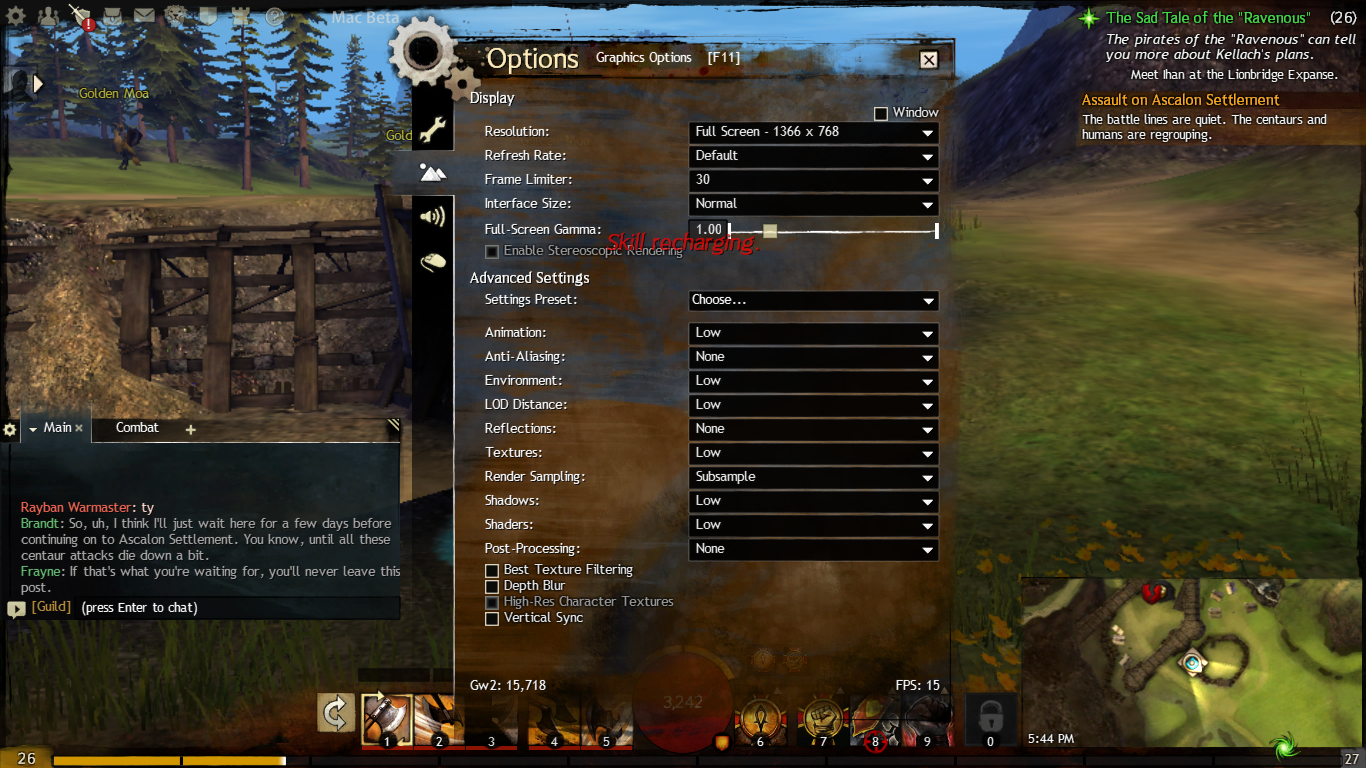This screenshot has height=768, width=1366.
Task: Open the Post-Processing dropdown
Action: click(814, 549)
